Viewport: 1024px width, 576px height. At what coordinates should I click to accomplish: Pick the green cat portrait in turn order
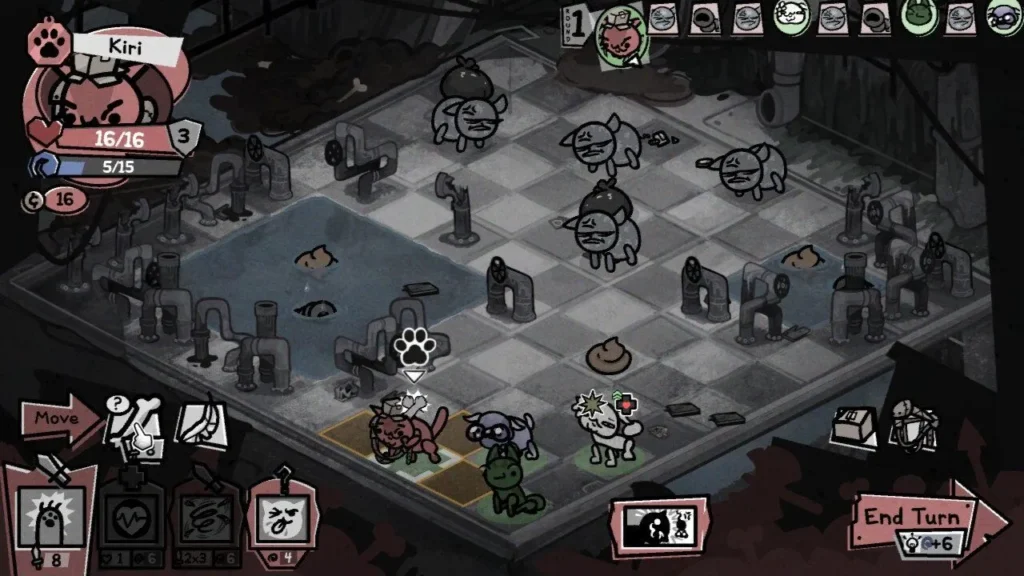click(917, 17)
